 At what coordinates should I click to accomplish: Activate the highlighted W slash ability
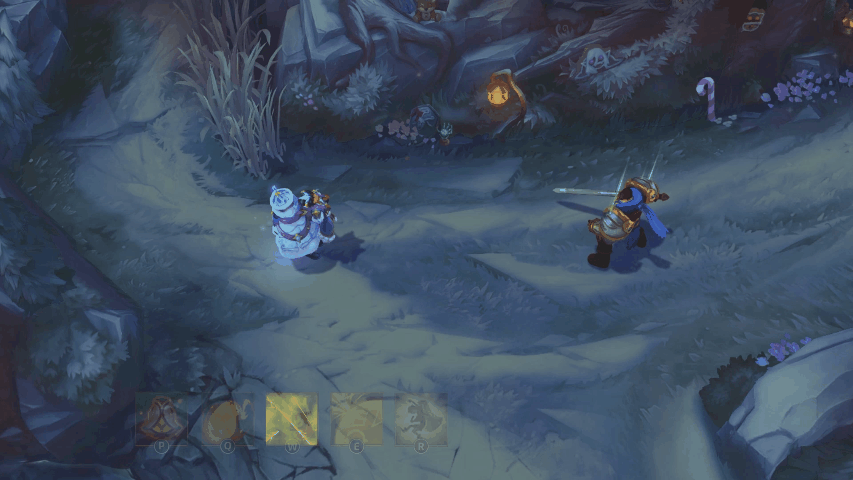click(x=291, y=419)
